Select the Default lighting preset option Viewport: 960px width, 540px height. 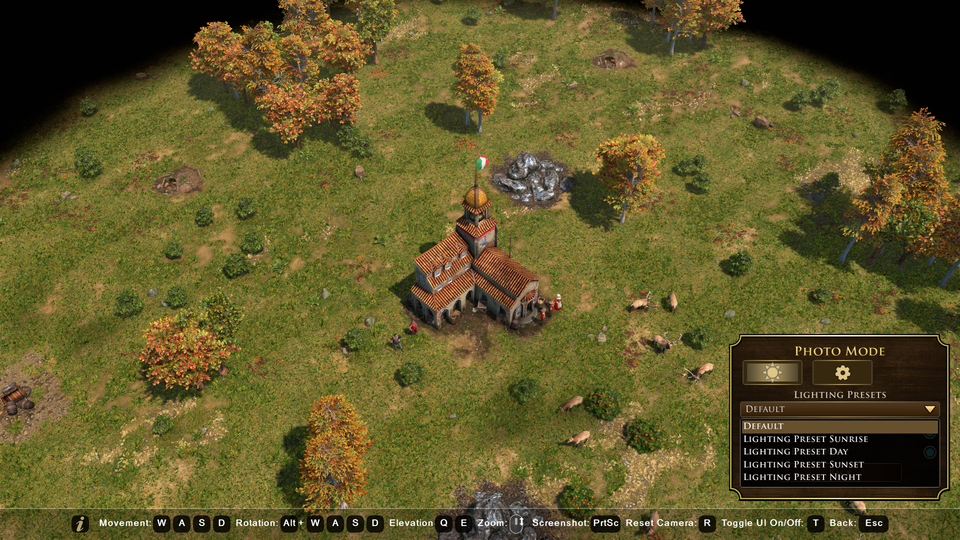coord(838,426)
